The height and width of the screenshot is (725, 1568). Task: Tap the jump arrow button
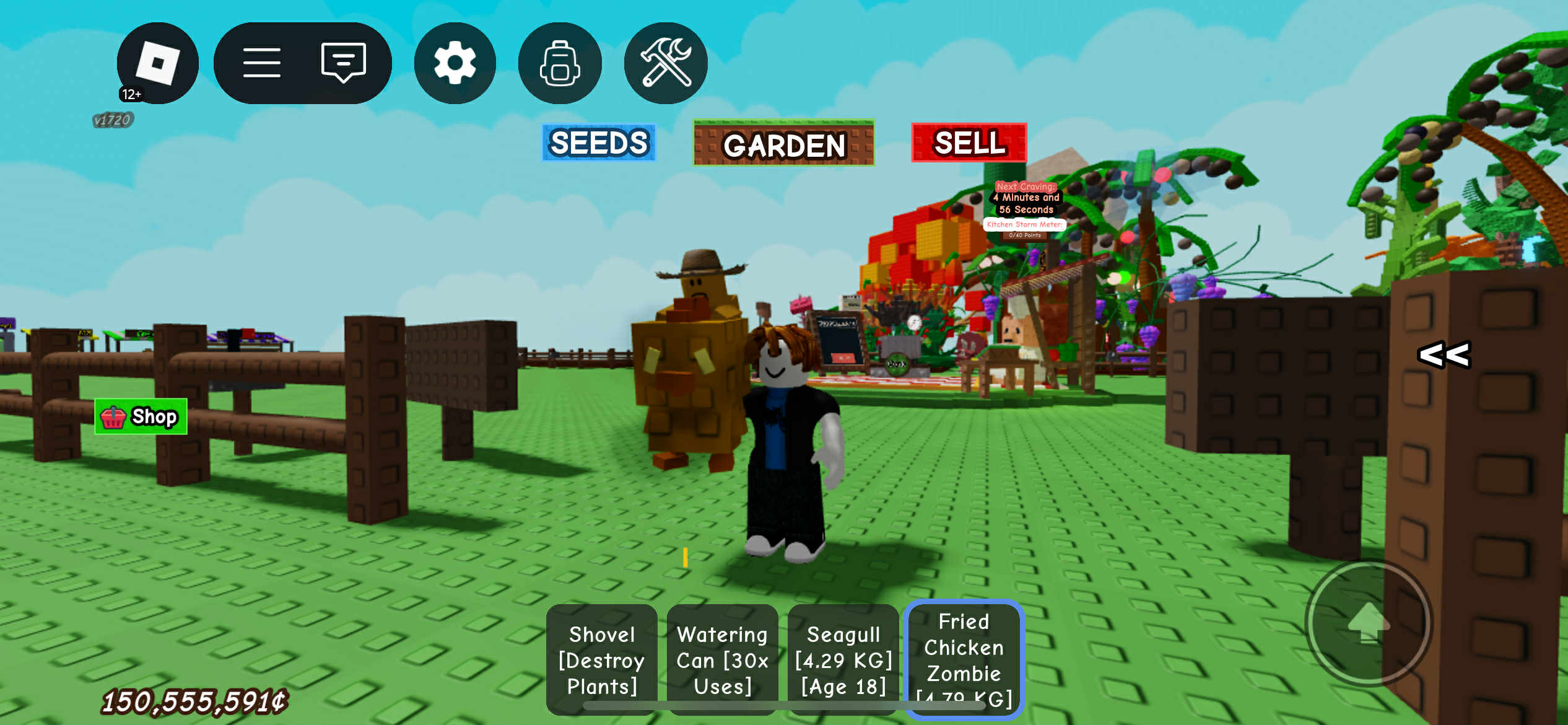[1369, 623]
